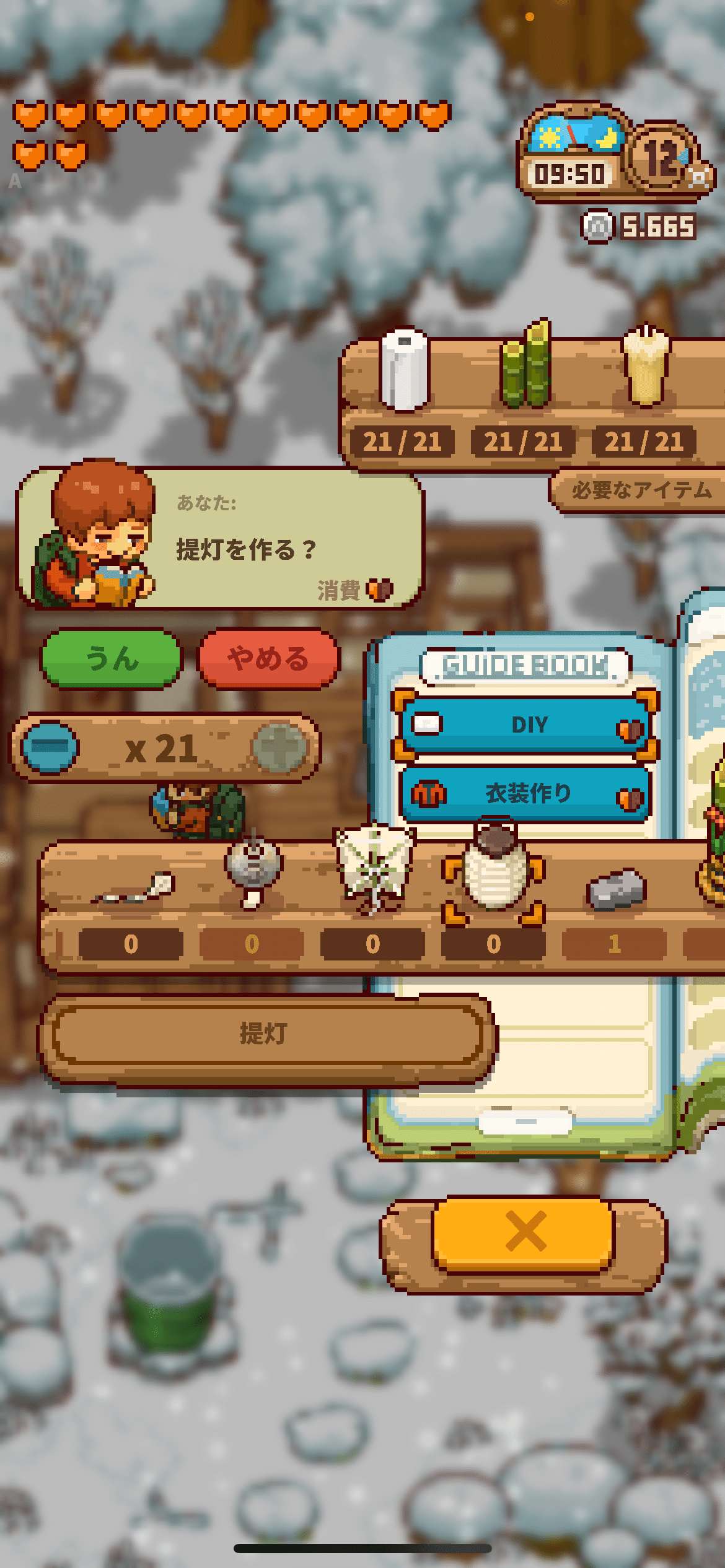Select the round gray pot recipe
Image resolution: width=725 pixels, height=1568 pixels.
pos(253,868)
